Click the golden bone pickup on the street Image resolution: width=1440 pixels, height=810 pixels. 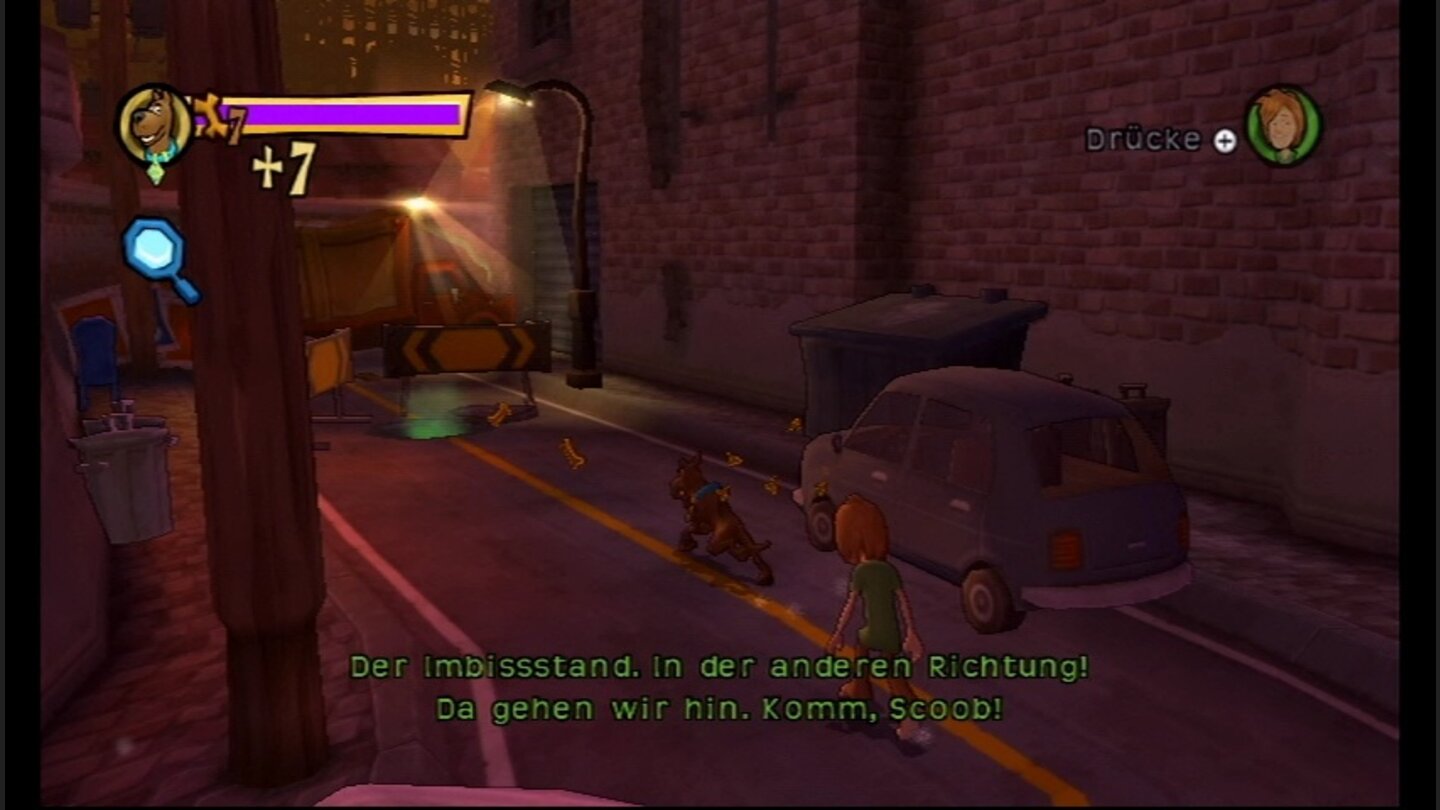573,452
